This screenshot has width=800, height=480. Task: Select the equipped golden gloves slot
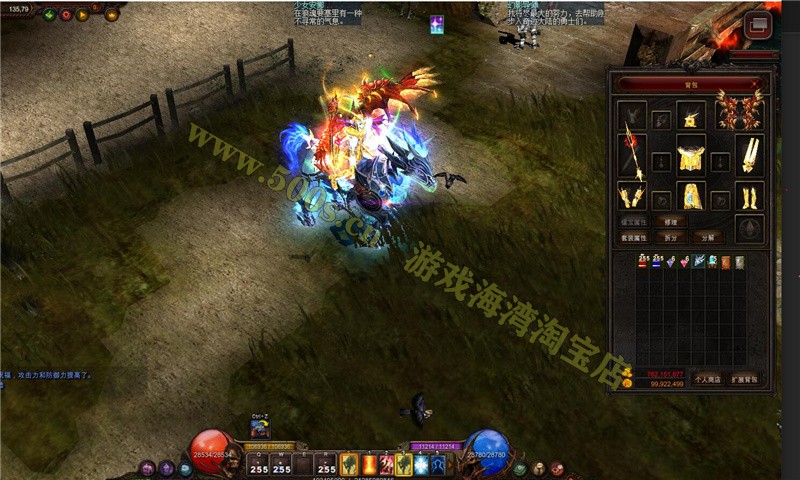point(633,194)
